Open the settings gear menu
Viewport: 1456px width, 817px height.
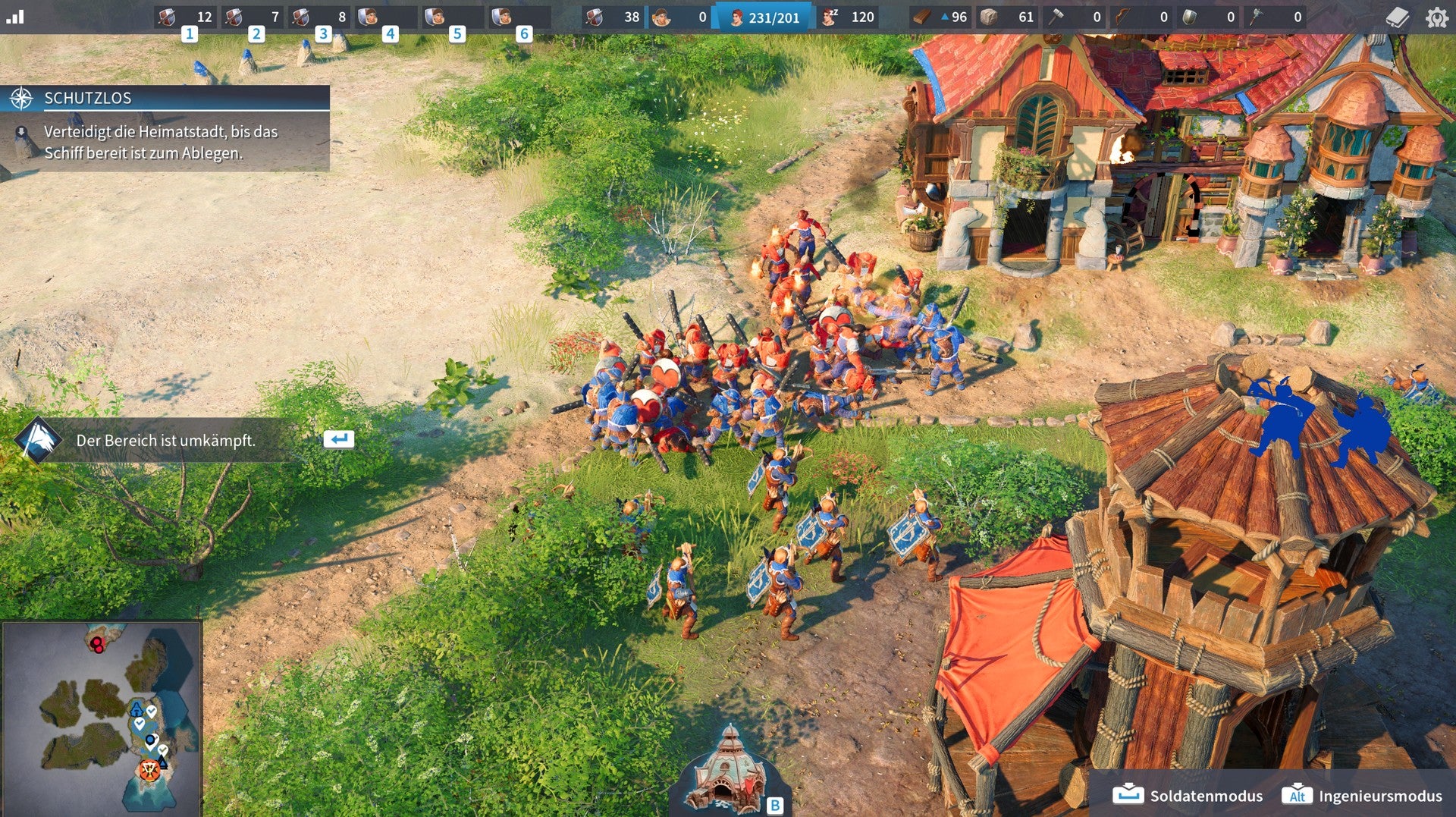click(1436, 17)
